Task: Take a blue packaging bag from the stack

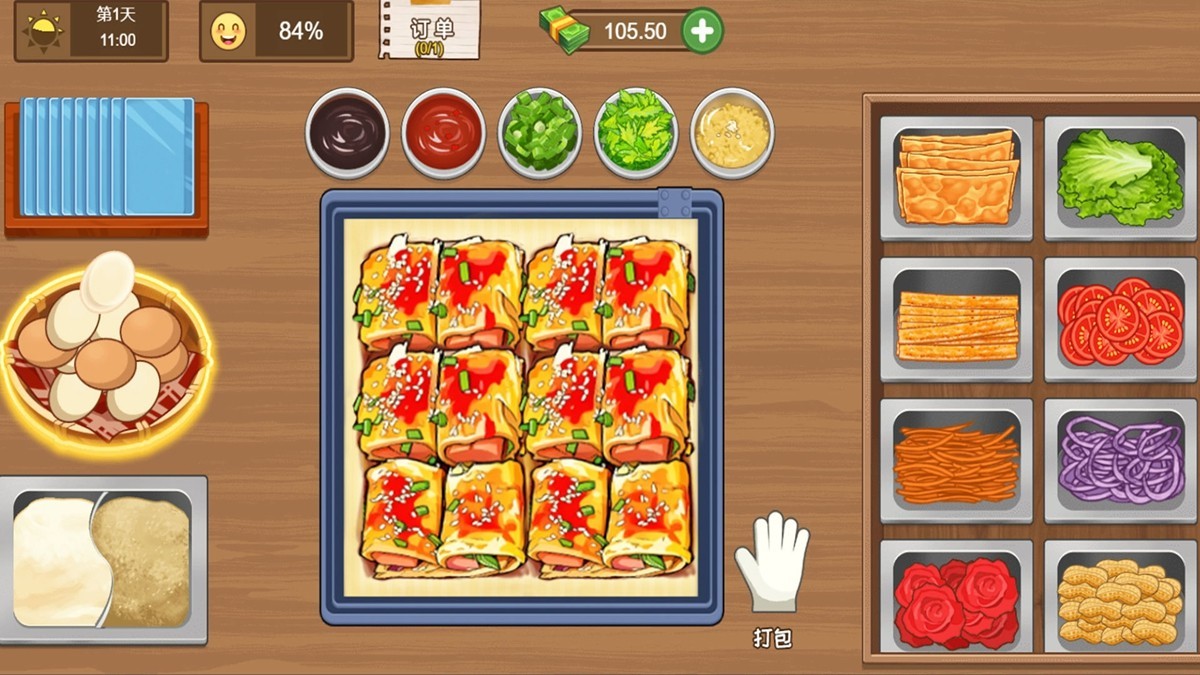Action: pos(107,158)
